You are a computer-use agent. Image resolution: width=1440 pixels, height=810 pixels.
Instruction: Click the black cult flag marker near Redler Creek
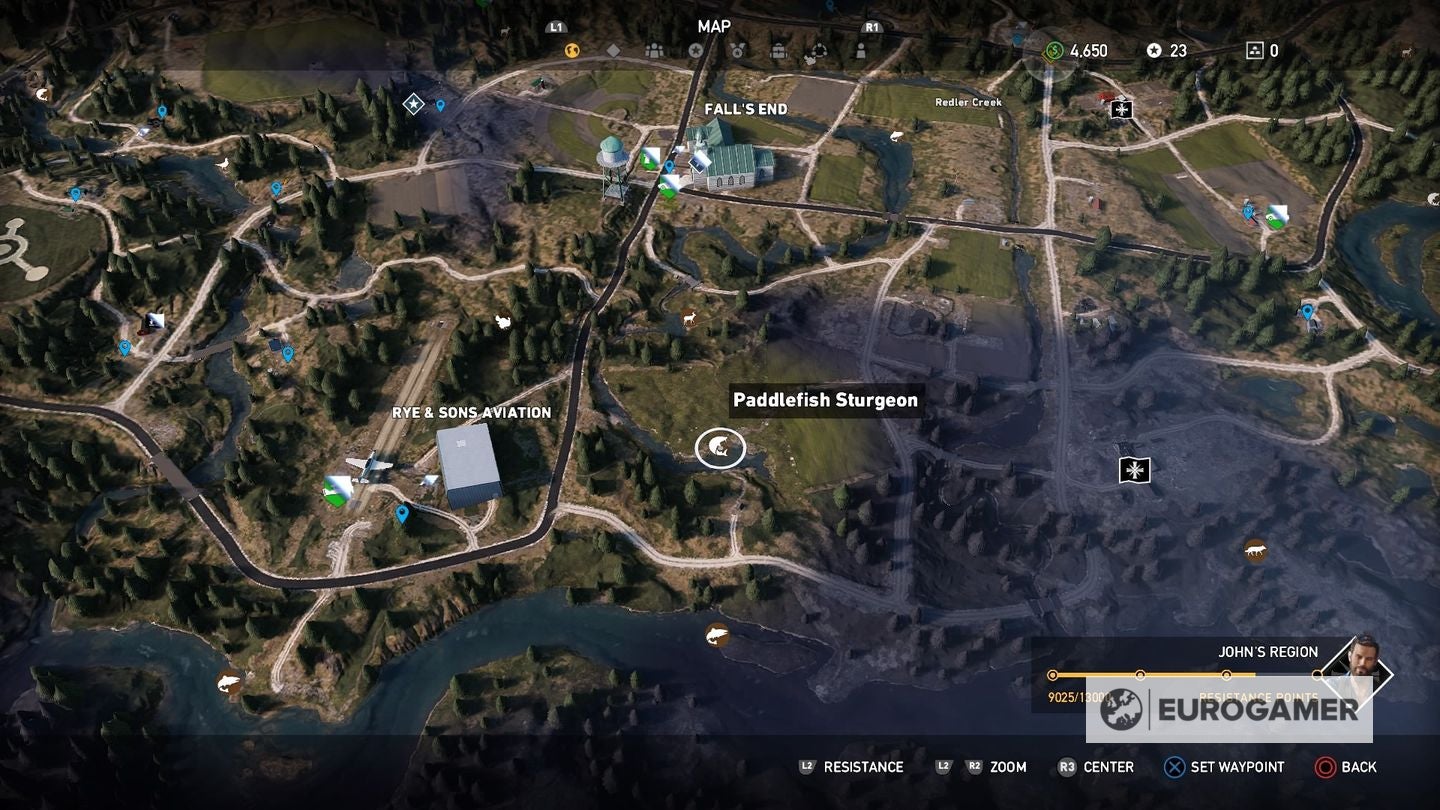point(1122,110)
